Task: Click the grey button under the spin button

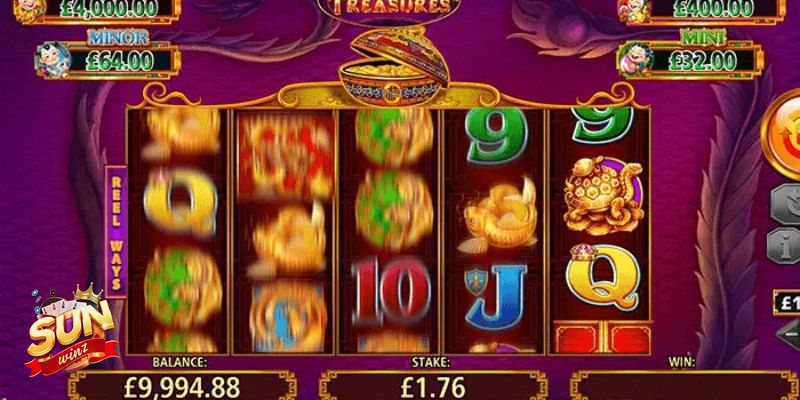Action: coord(785,204)
